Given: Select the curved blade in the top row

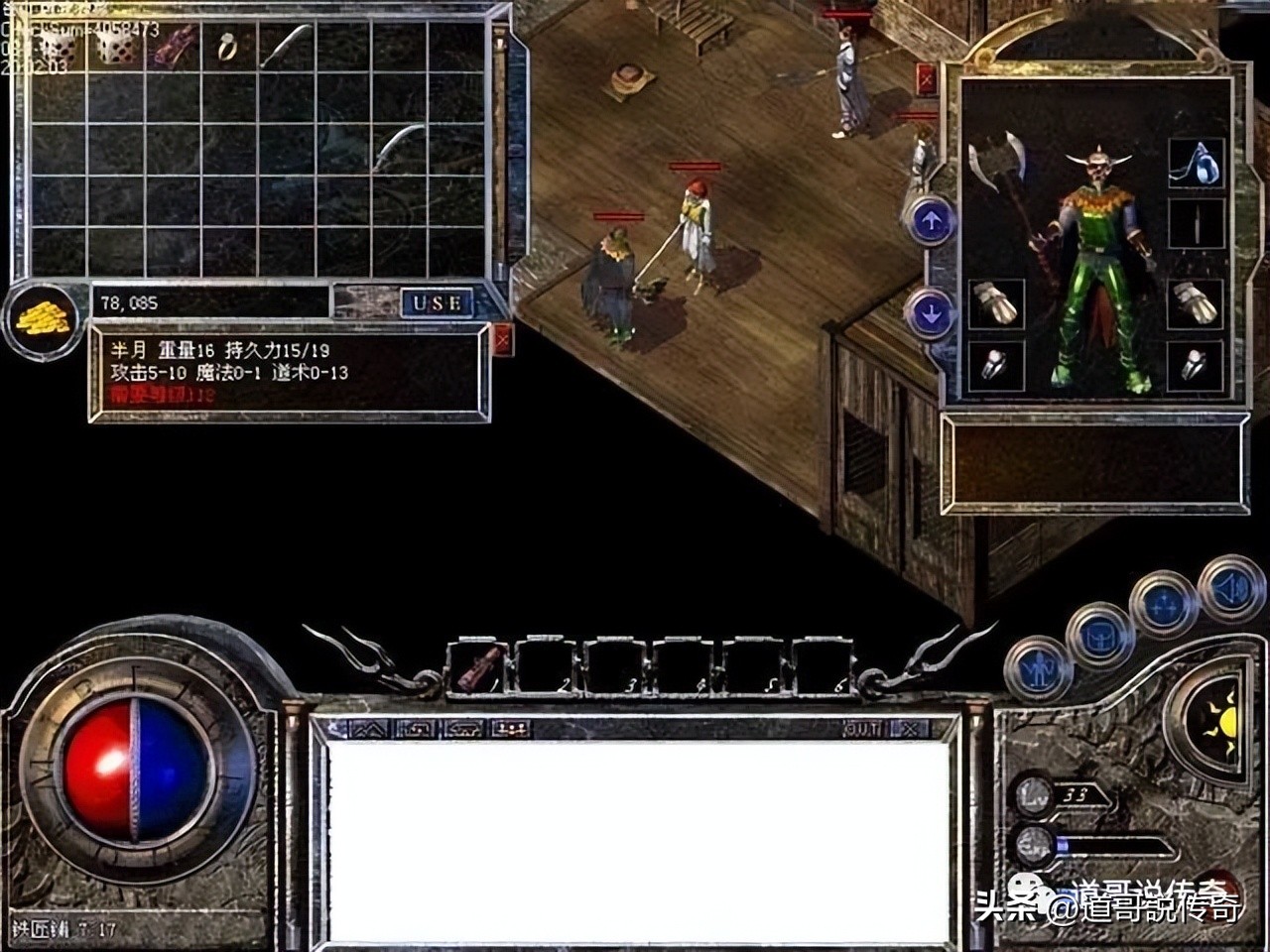Looking at the screenshot, I should (x=285, y=46).
